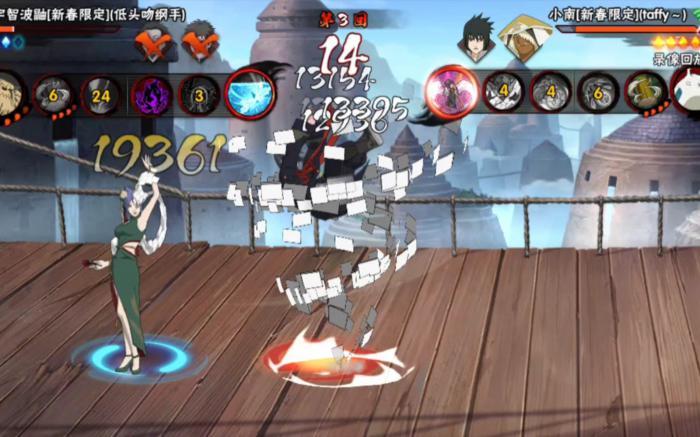
Task: Activate Itachi's glowing blue ultimate skill
Action: [x=248, y=94]
